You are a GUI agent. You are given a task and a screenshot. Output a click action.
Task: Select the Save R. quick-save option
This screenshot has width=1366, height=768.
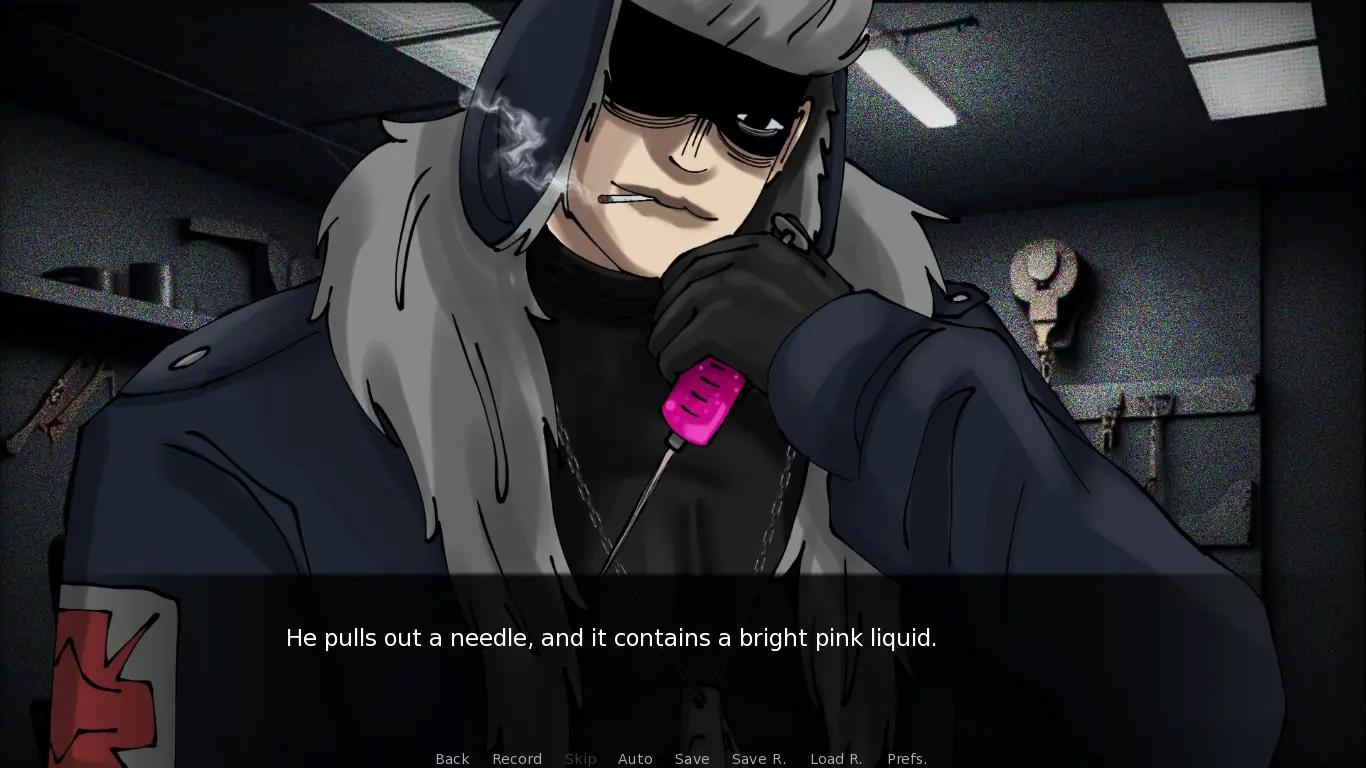[x=759, y=759]
